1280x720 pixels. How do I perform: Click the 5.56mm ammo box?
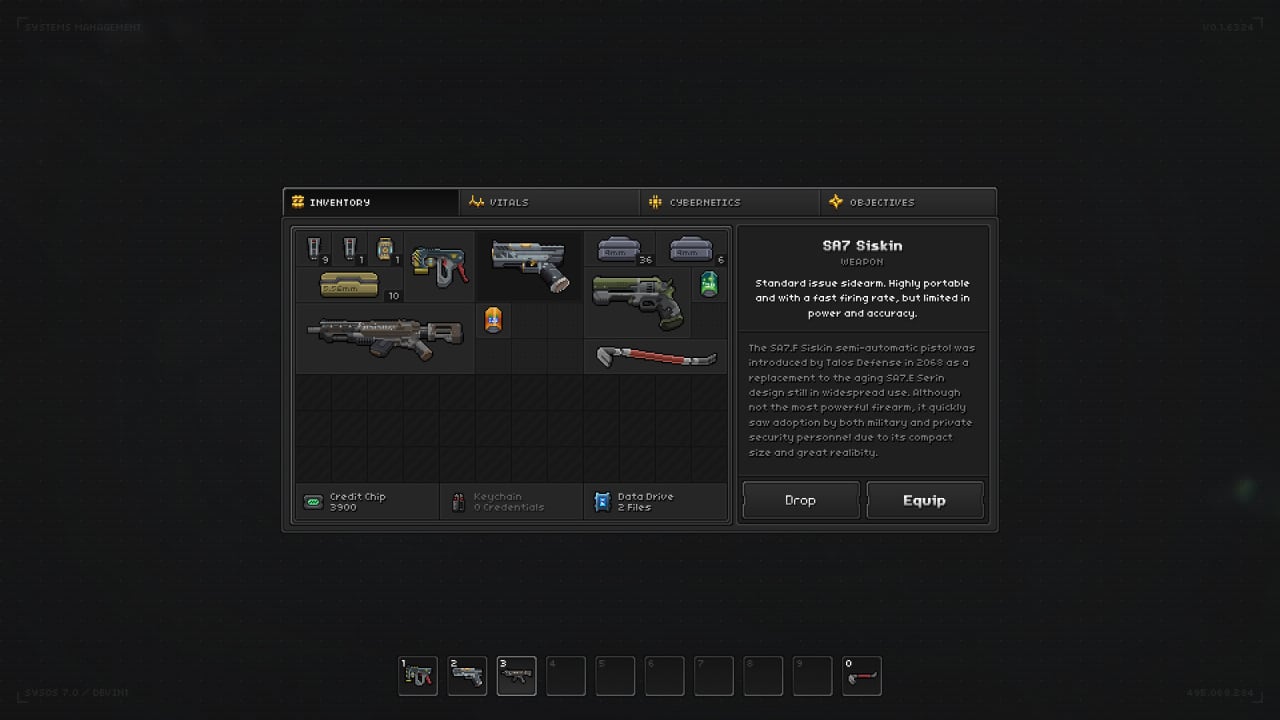pos(349,285)
